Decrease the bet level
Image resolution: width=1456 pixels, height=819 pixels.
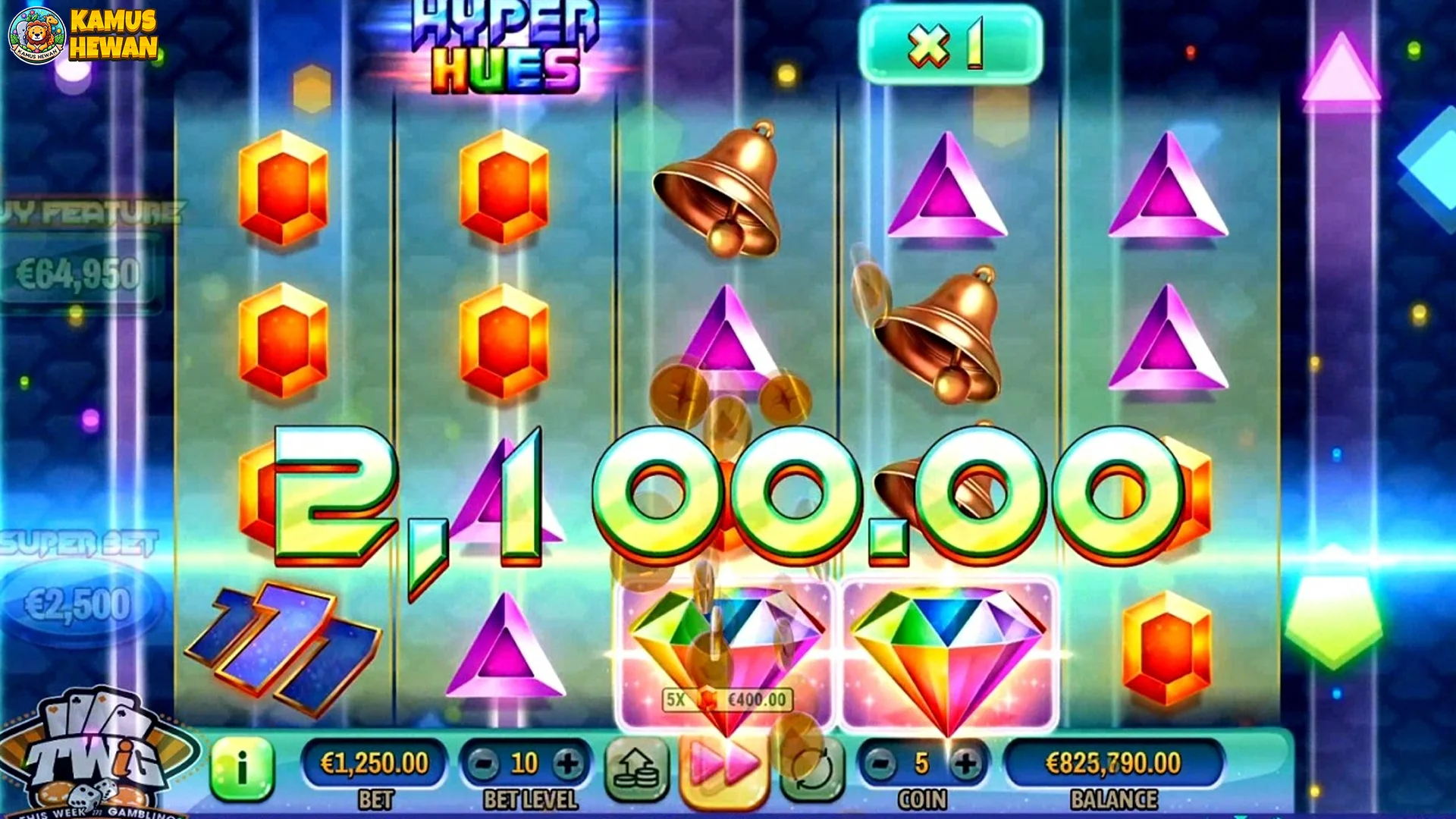tap(483, 764)
